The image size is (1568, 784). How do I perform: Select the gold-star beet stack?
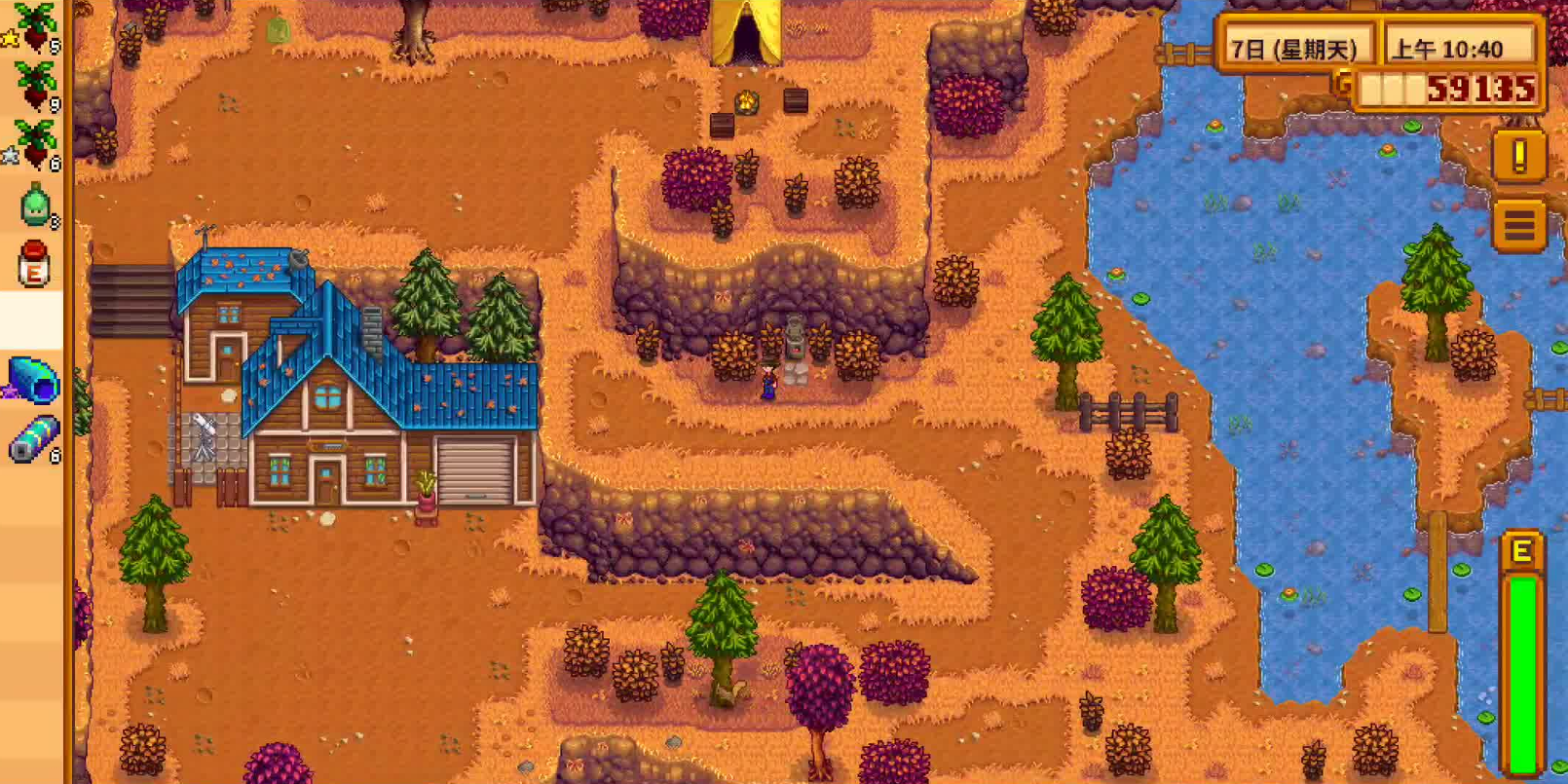point(33,27)
